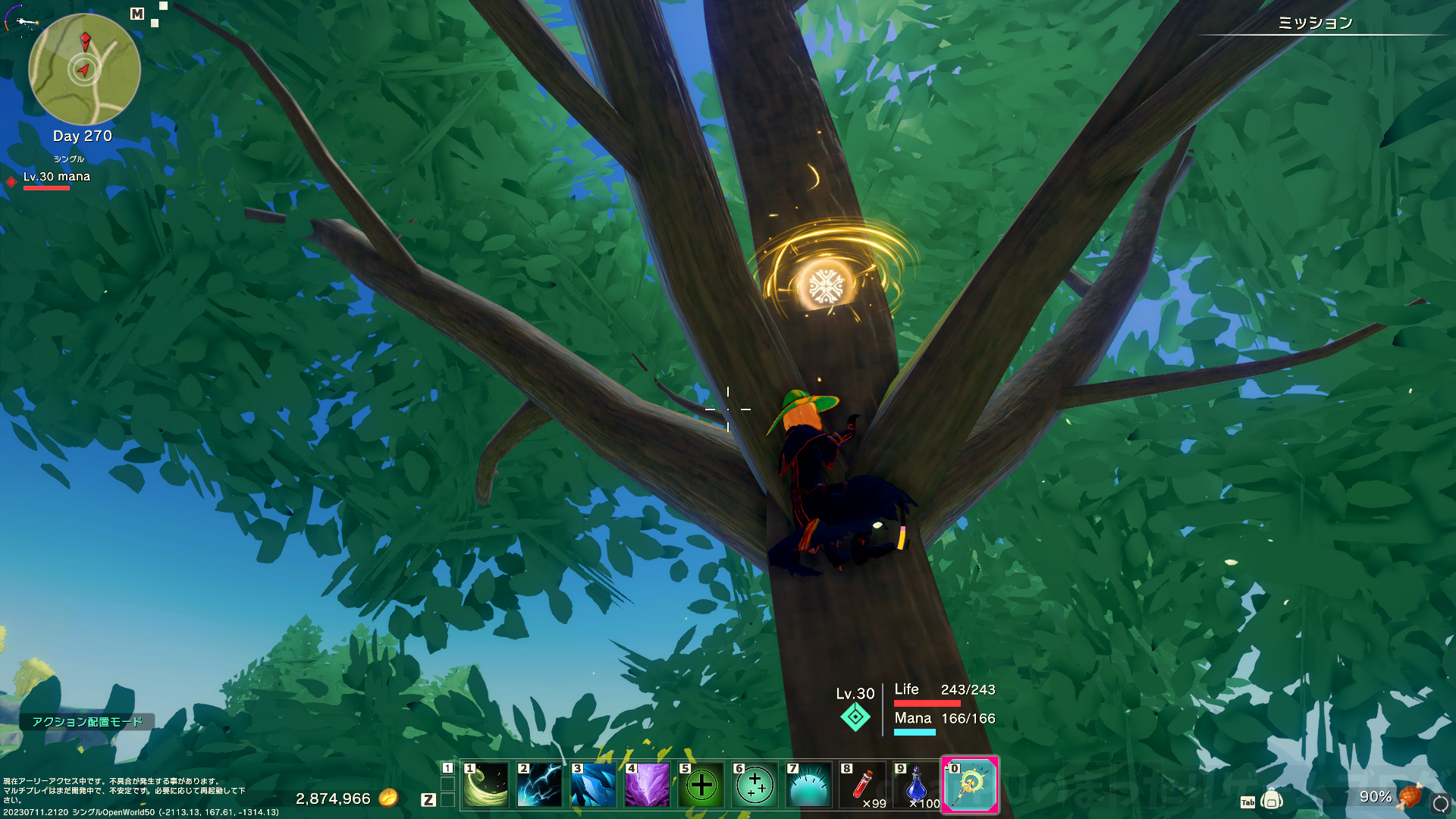
Task: Use the red potion with 99 left
Action: click(863, 786)
